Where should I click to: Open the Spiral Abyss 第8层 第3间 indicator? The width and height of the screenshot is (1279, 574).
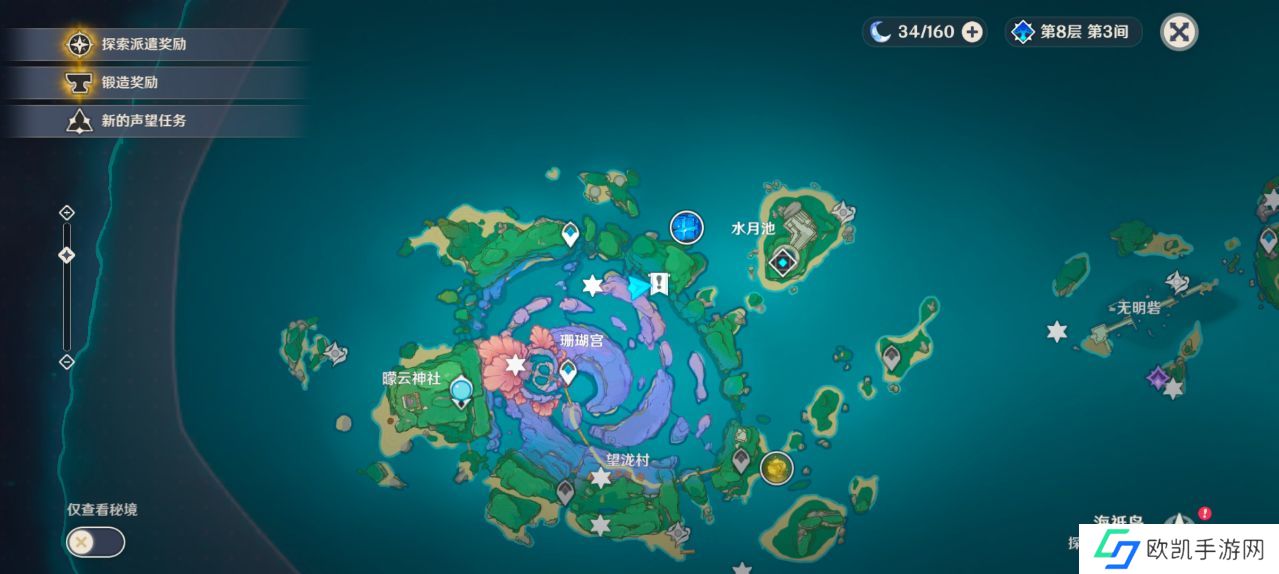pos(1073,32)
